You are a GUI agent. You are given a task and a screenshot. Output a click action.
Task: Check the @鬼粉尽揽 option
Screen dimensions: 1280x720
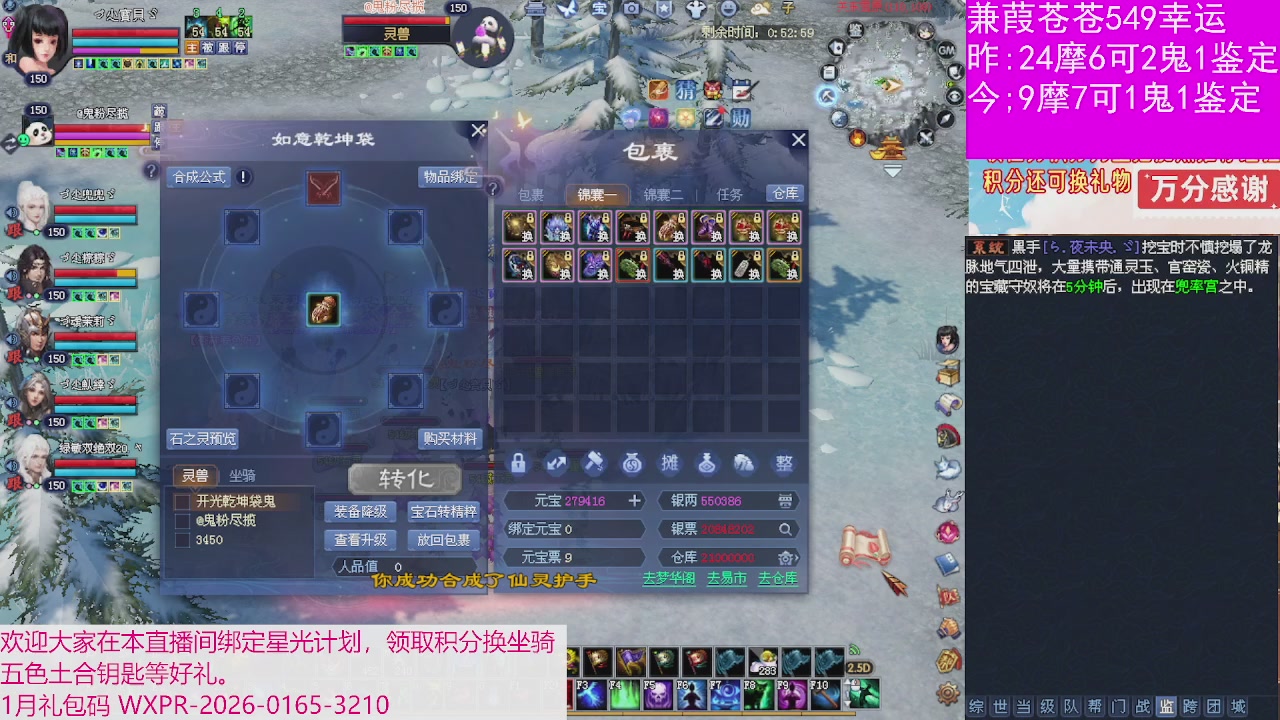[183, 521]
